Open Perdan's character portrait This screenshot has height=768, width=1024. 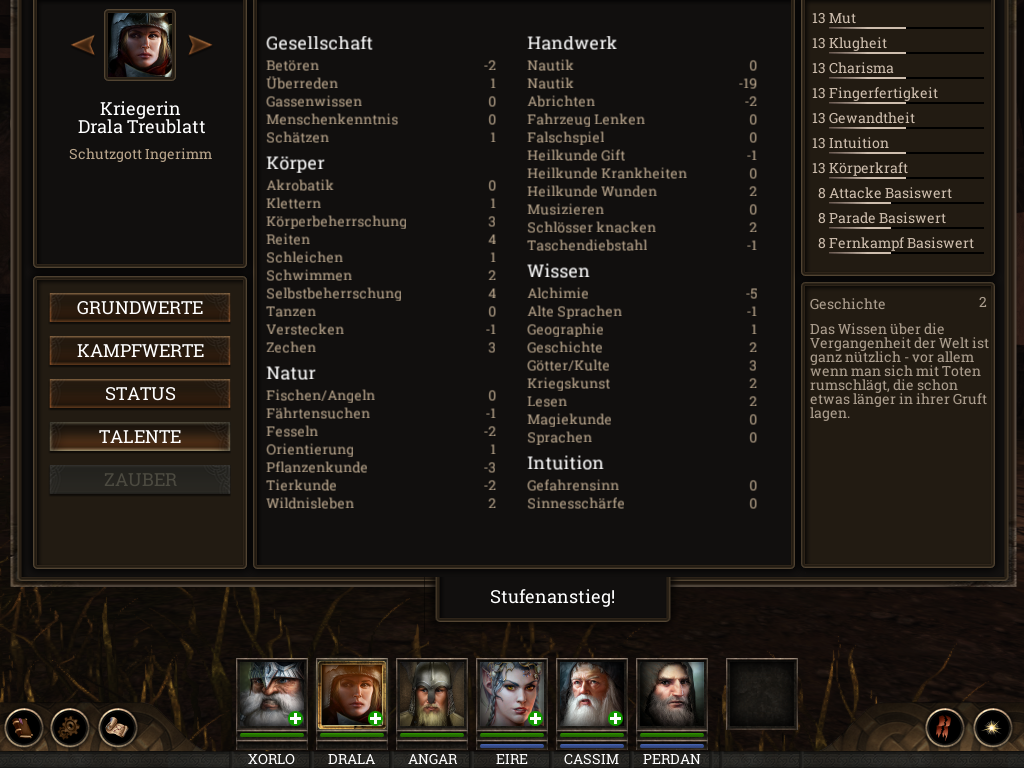click(671, 694)
